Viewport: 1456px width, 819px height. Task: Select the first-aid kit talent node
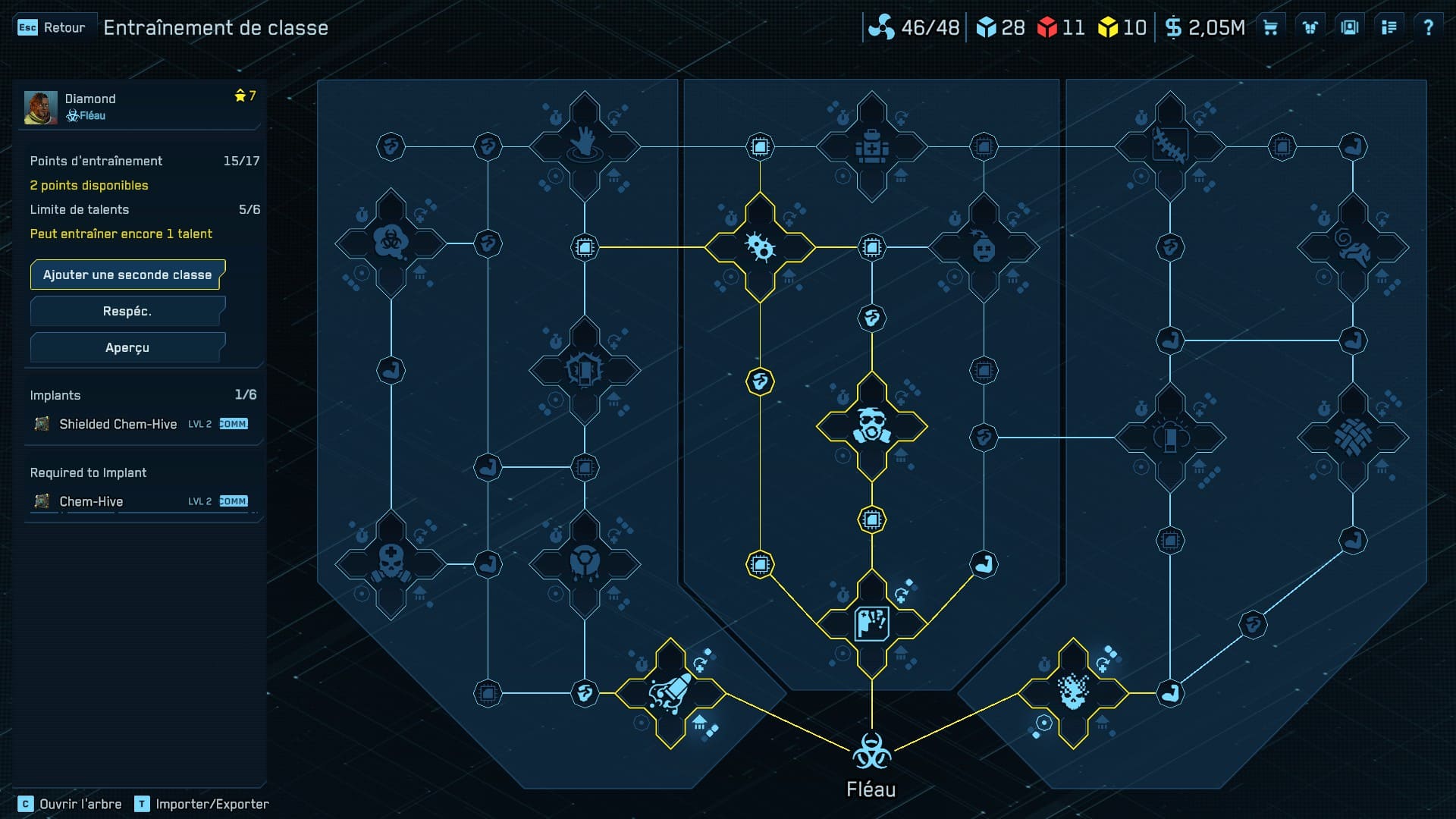pyautogui.click(x=872, y=149)
